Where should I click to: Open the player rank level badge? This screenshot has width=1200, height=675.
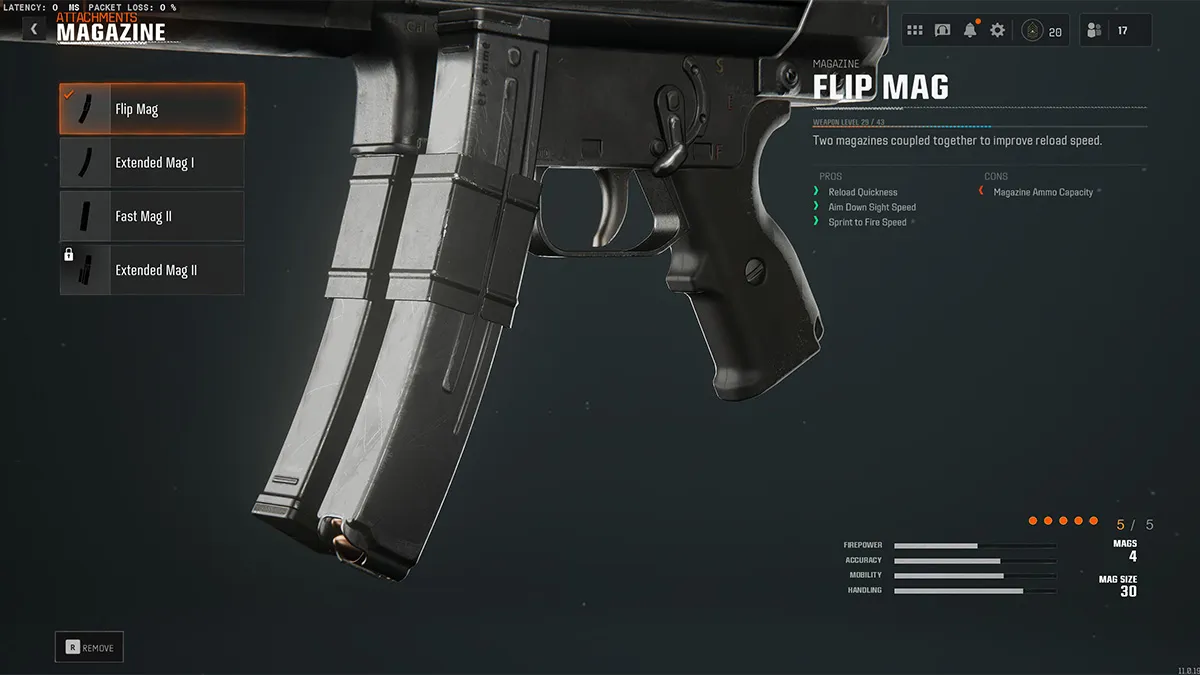pos(1042,31)
